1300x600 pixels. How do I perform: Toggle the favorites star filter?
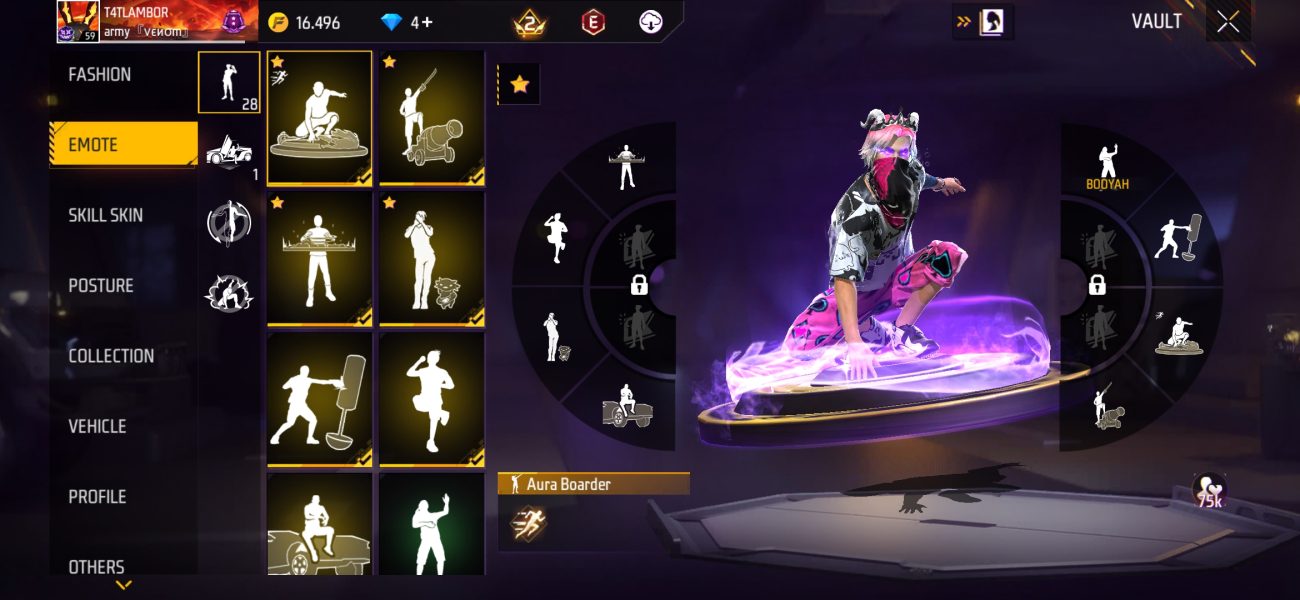pos(519,85)
